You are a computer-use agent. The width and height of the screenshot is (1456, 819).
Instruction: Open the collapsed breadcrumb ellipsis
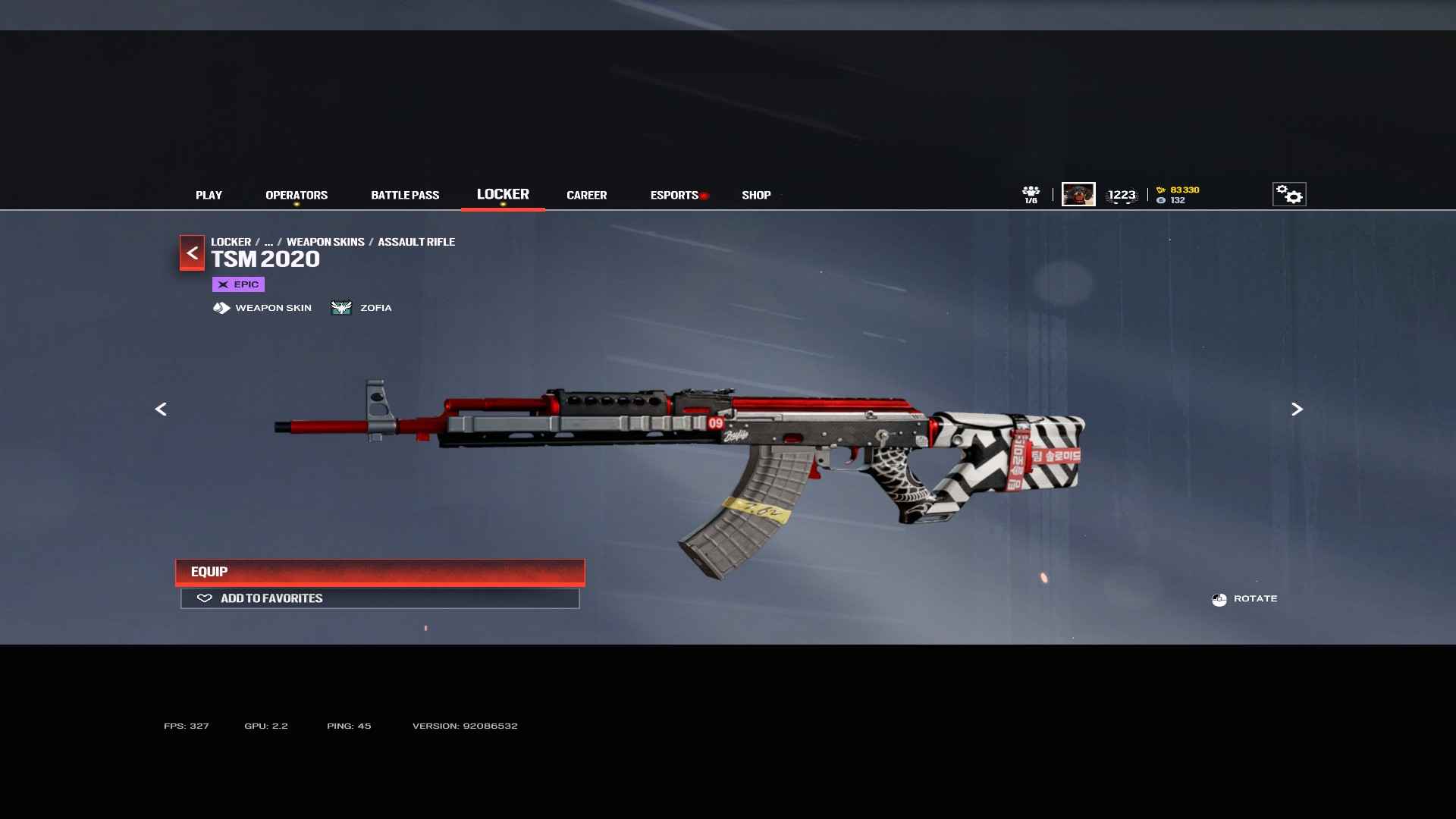(x=268, y=242)
